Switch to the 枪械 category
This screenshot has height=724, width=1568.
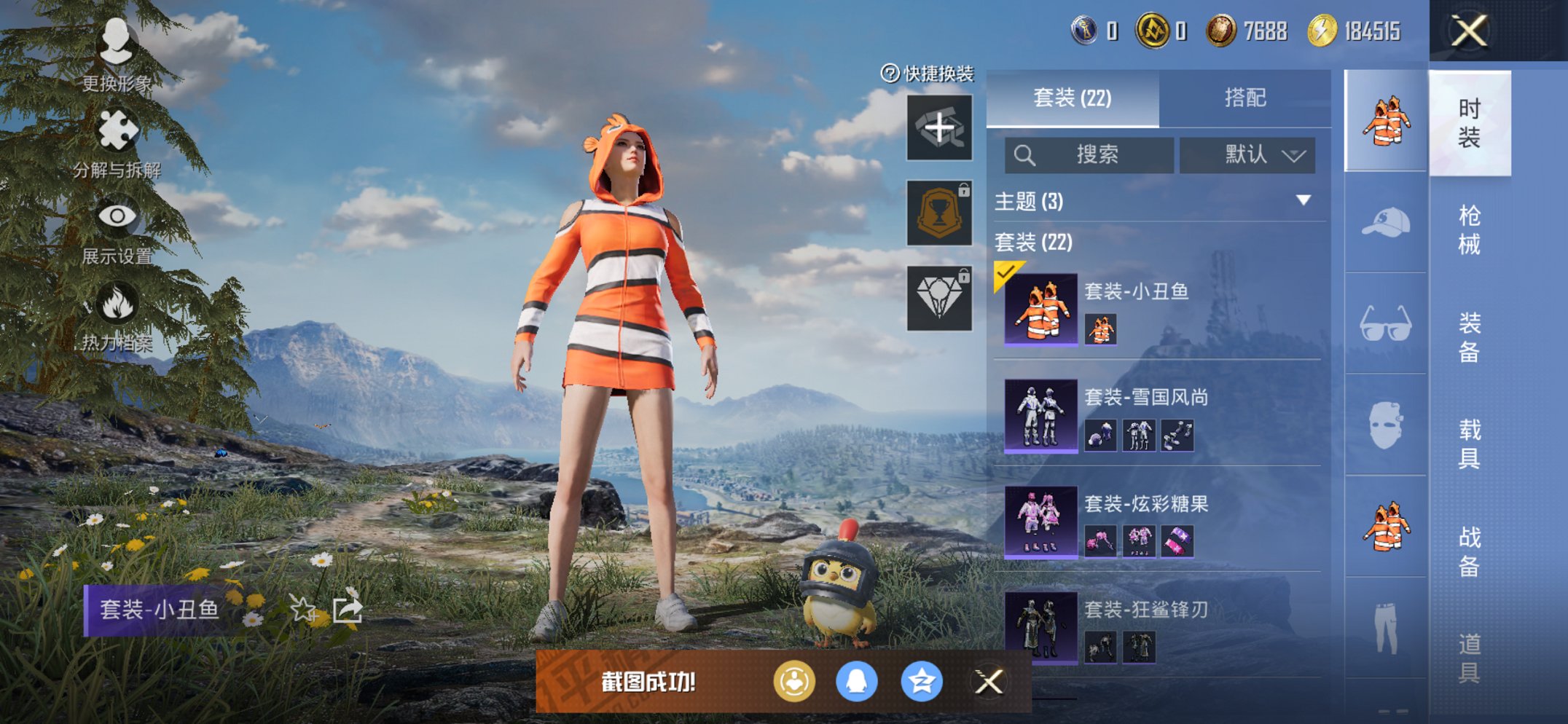[x=1469, y=229]
